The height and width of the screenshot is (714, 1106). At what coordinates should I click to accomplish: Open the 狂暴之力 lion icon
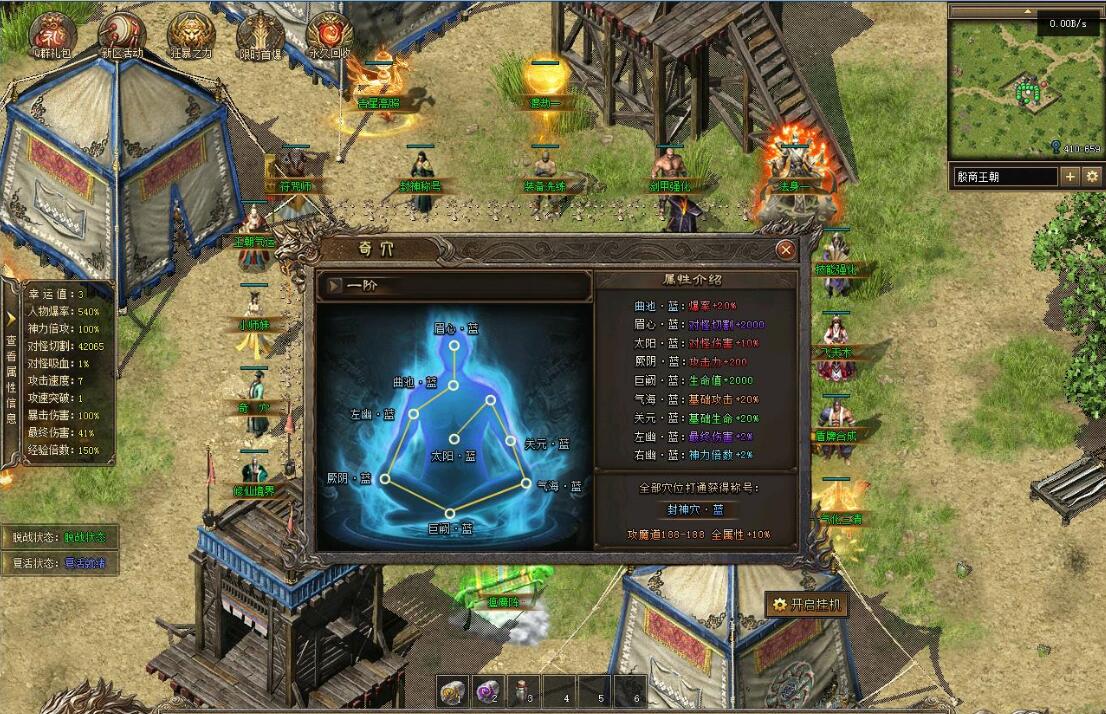click(190, 32)
